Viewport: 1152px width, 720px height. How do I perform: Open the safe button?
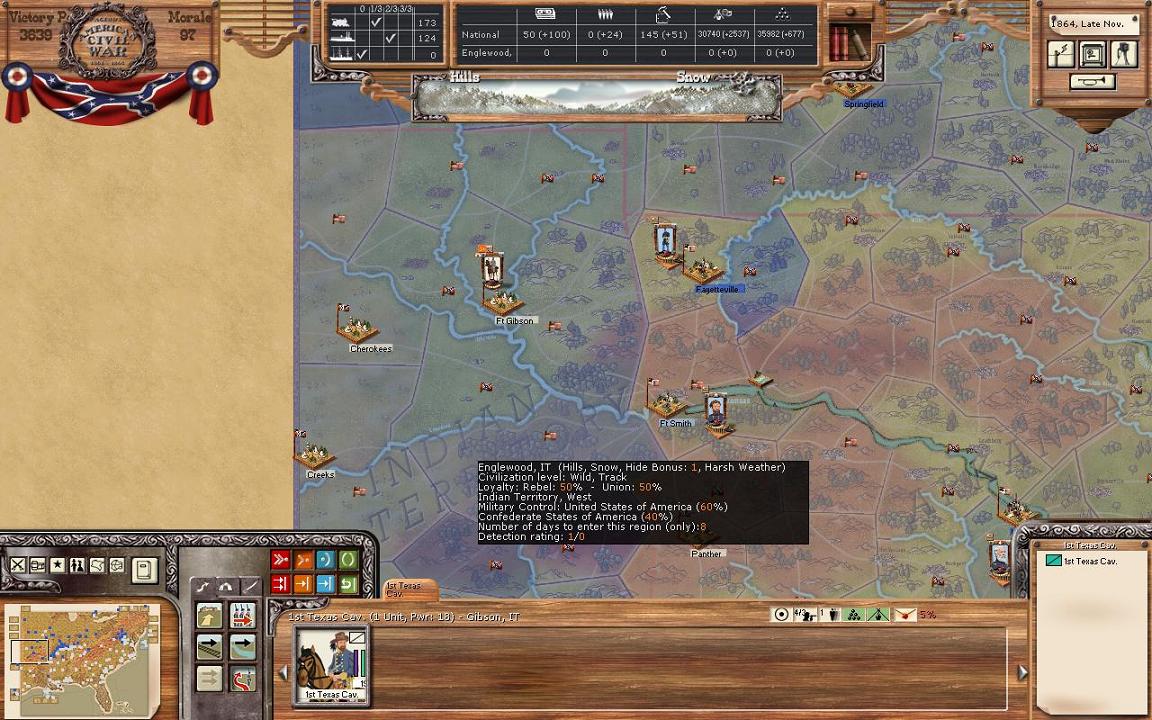pos(1092,54)
